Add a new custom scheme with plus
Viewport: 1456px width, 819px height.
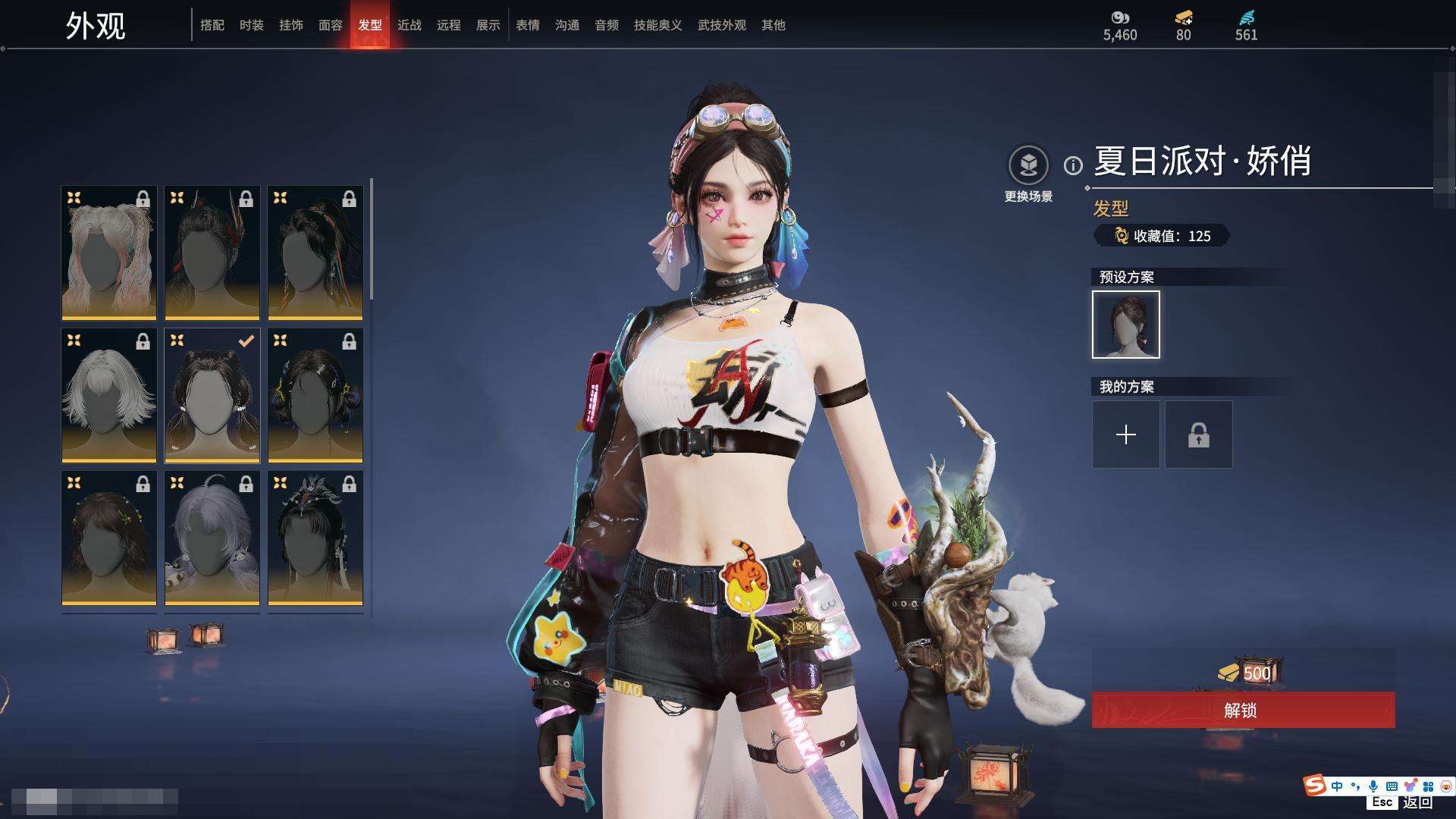tap(1125, 435)
